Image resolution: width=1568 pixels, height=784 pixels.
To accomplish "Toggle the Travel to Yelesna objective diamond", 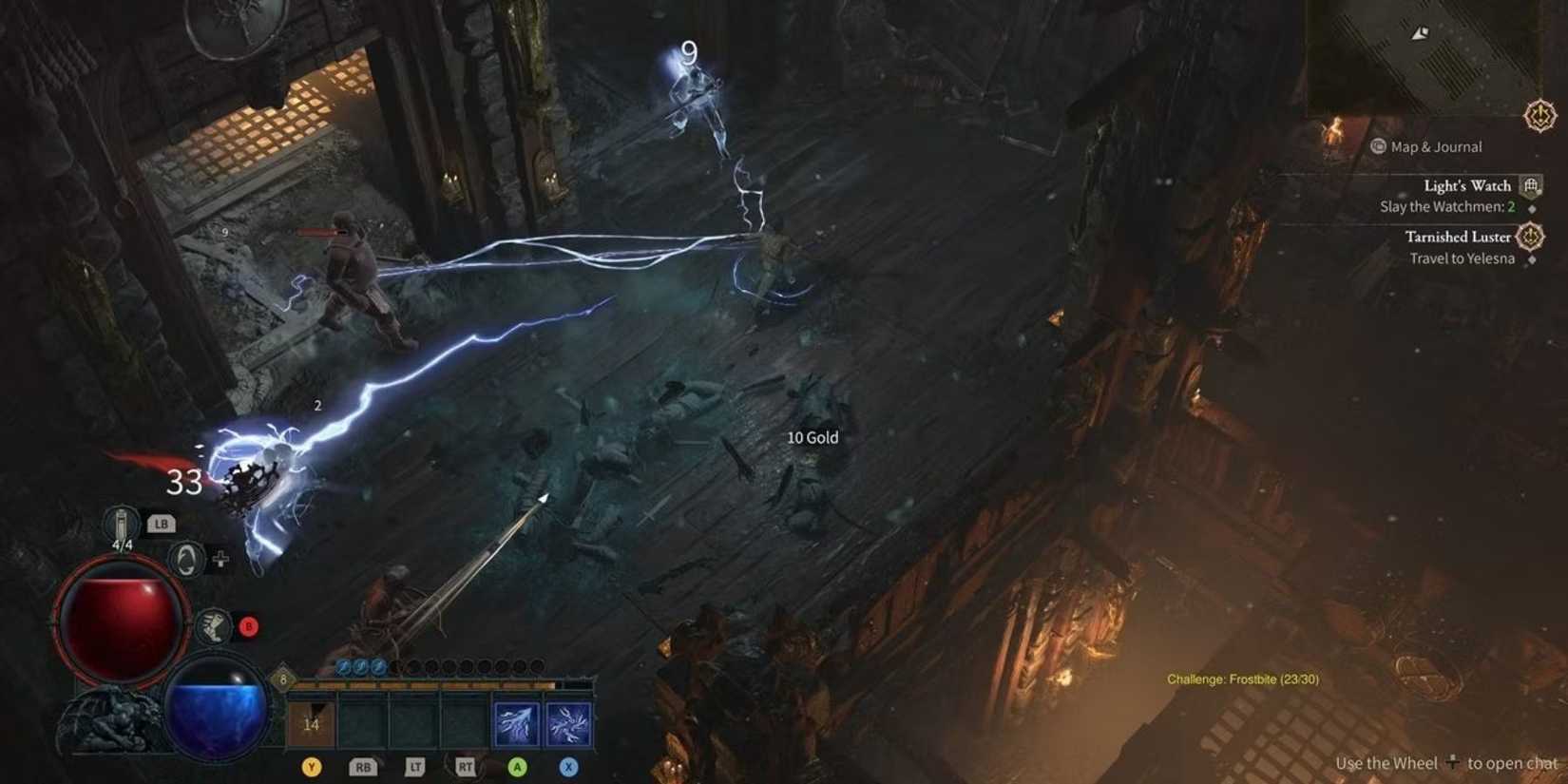I will pyautogui.click(x=1532, y=259).
